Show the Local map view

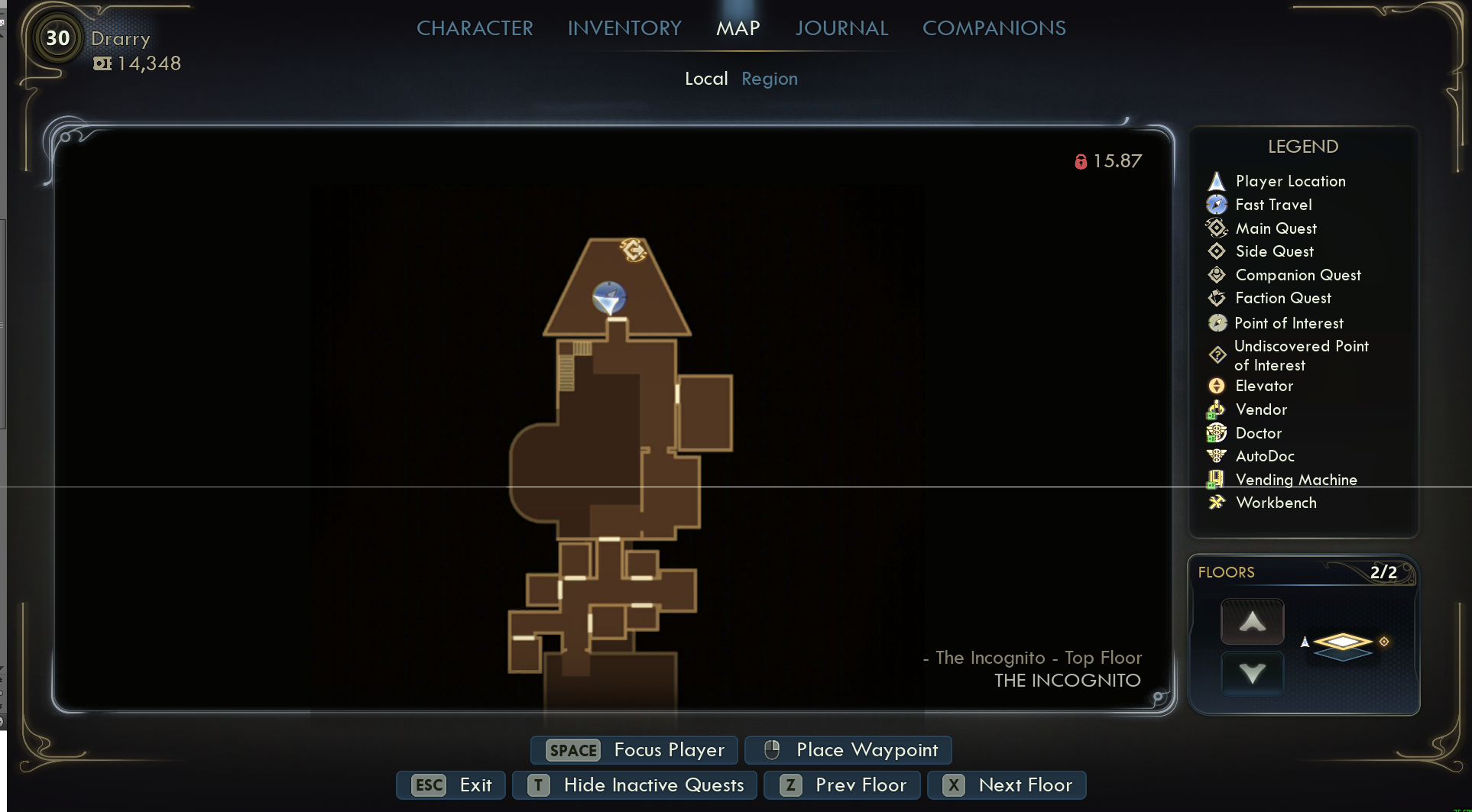pyautogui.click(x=705, y=79)
